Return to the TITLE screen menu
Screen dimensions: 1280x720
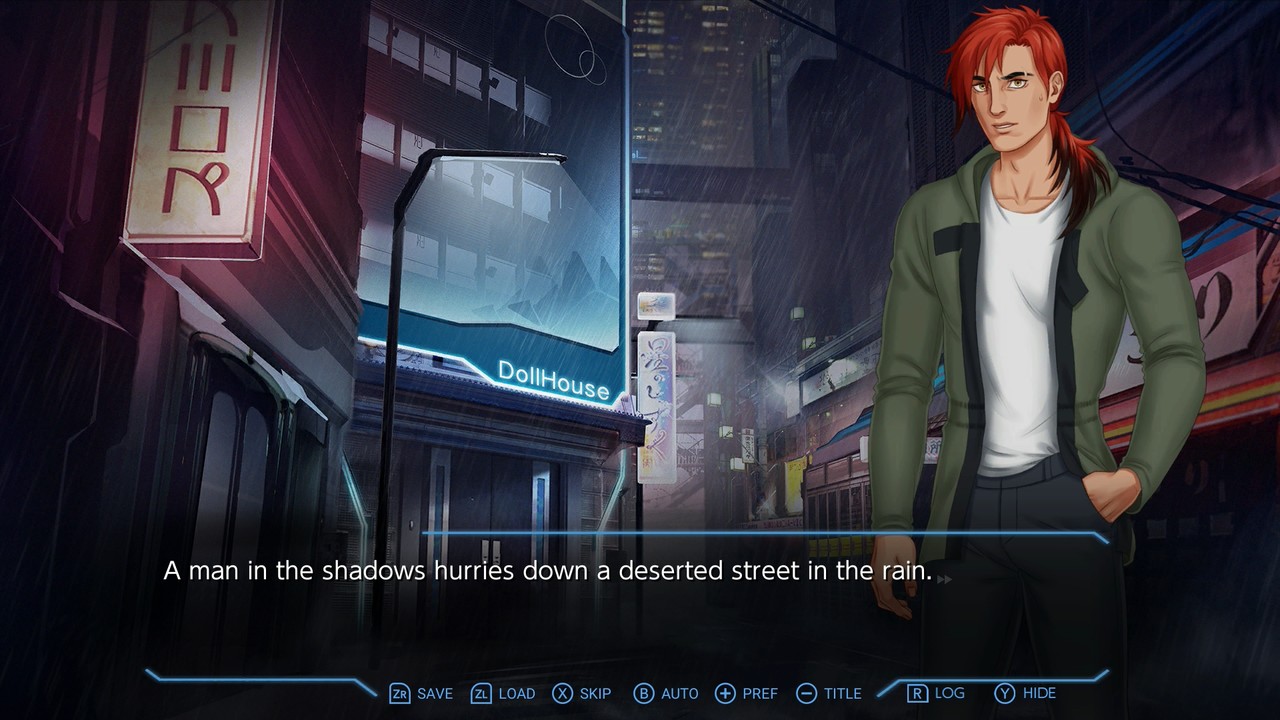(842, 693)
